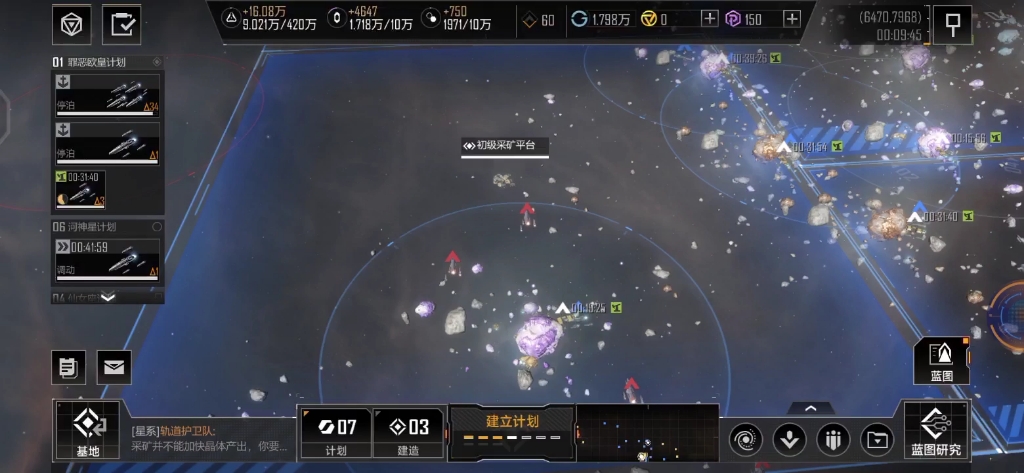Image resolution: width=1024 pixels, height=473 pixels.
Task: Add yellow currency with its plus button
Action: point(709,18)
